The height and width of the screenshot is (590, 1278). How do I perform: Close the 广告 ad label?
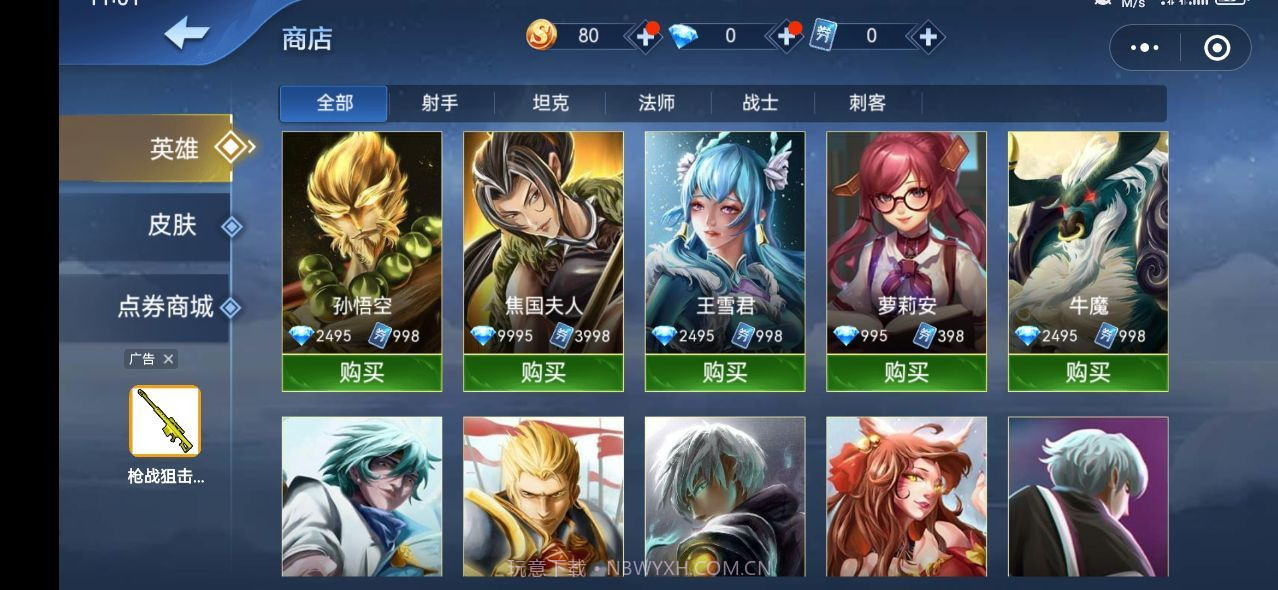pos(168,359)
